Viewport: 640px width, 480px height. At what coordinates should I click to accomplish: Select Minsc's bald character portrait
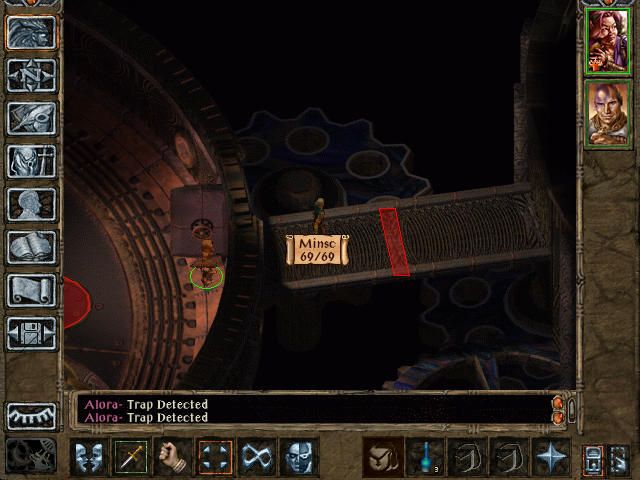tap(607, 113)
